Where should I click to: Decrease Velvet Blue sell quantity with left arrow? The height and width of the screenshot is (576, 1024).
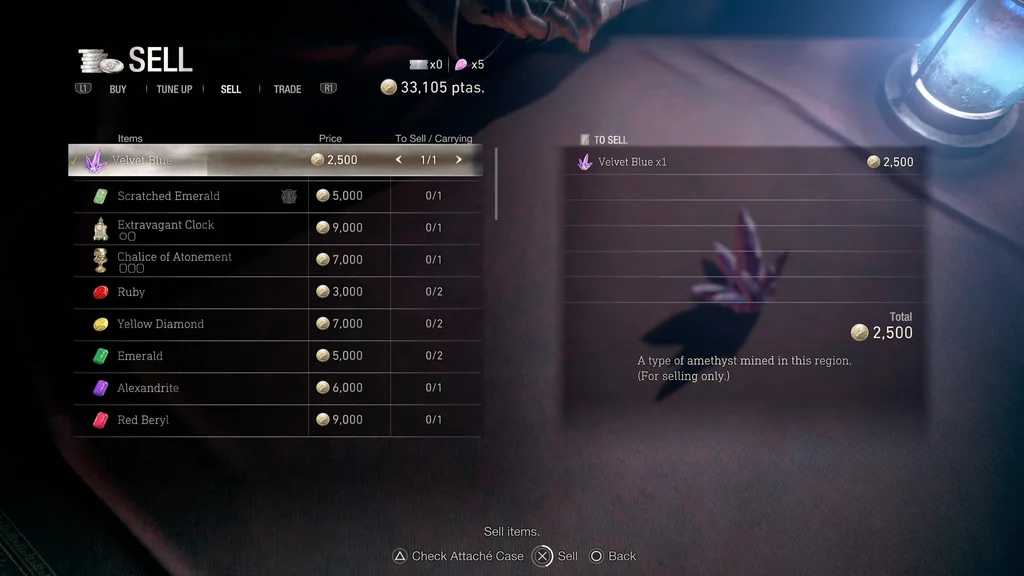coord(399,160)
